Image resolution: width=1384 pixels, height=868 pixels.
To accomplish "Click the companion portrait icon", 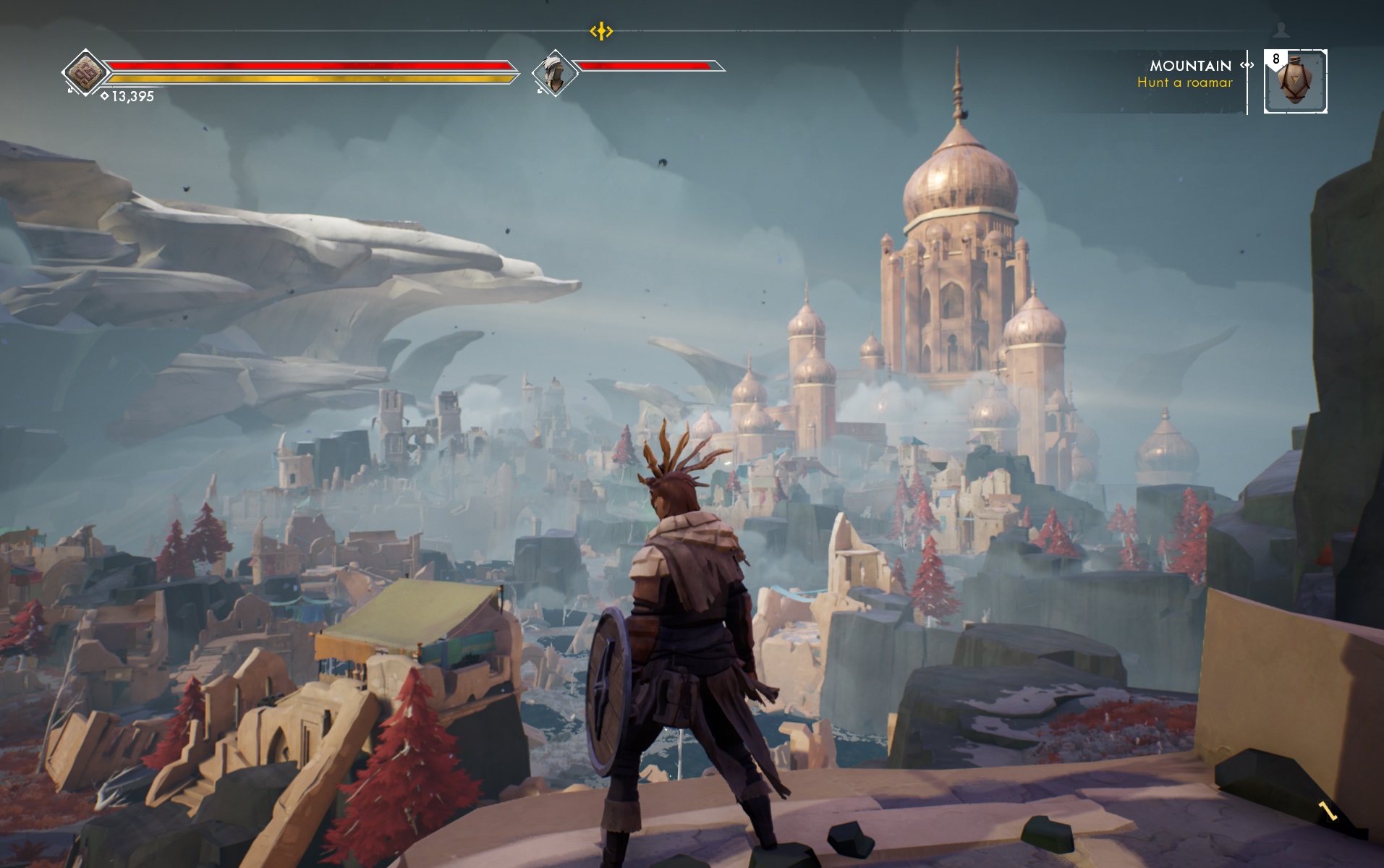I will click(554, 73).
